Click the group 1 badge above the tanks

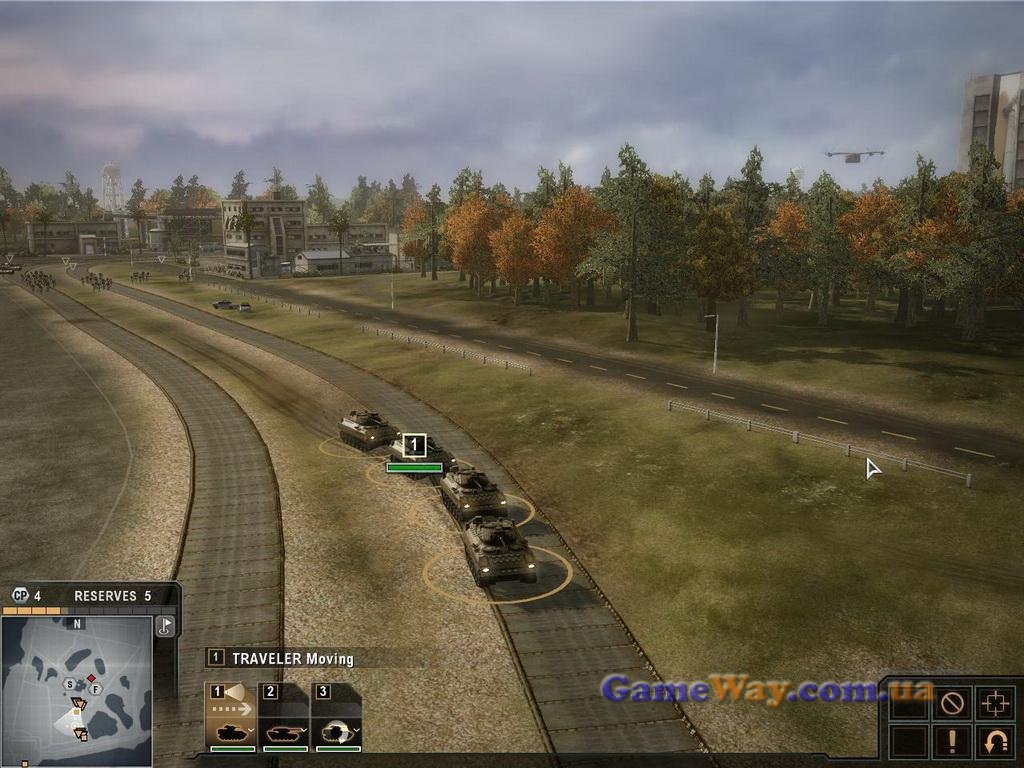tap(414, 446)
